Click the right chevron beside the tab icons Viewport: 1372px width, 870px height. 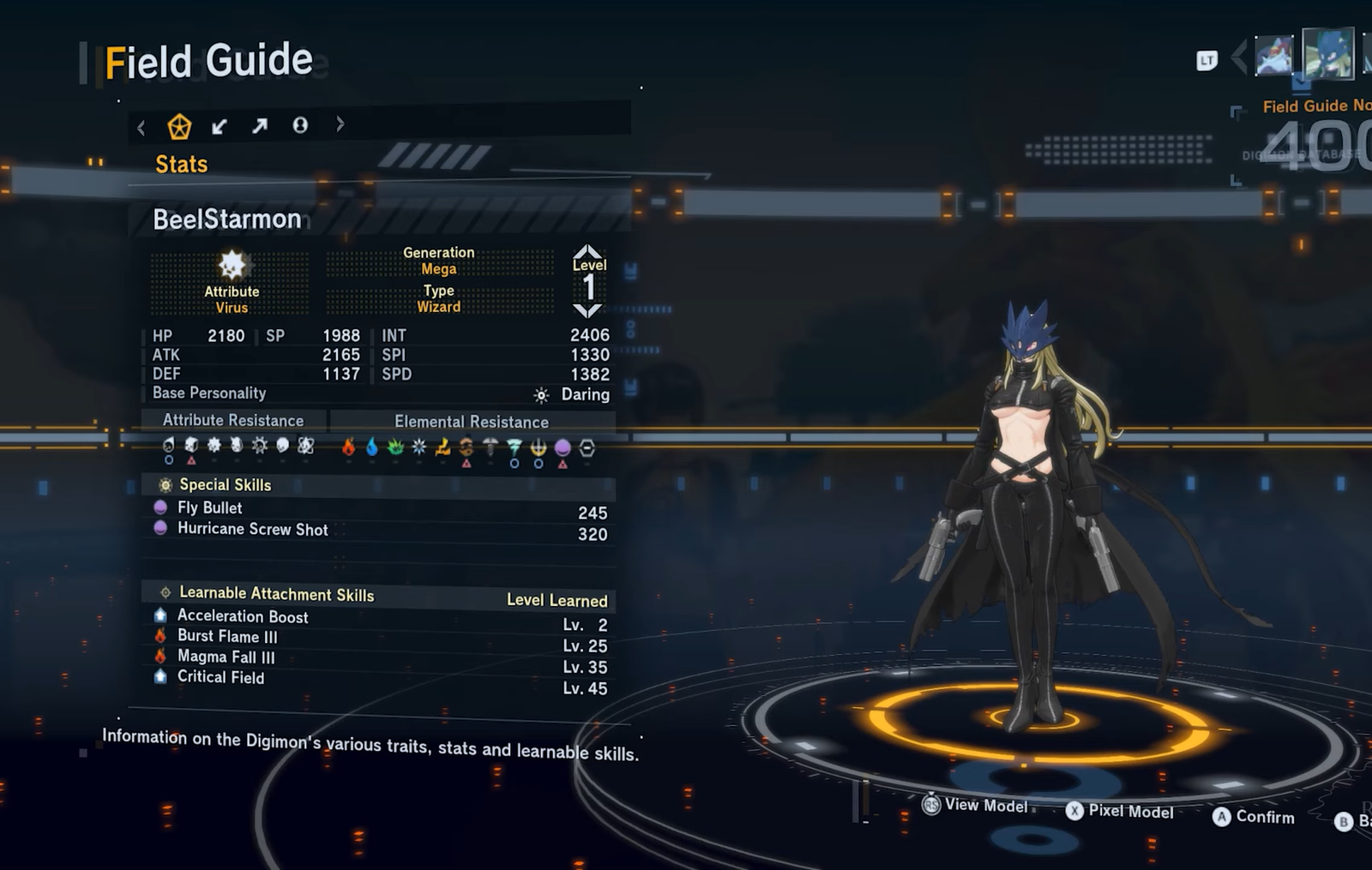340,124
